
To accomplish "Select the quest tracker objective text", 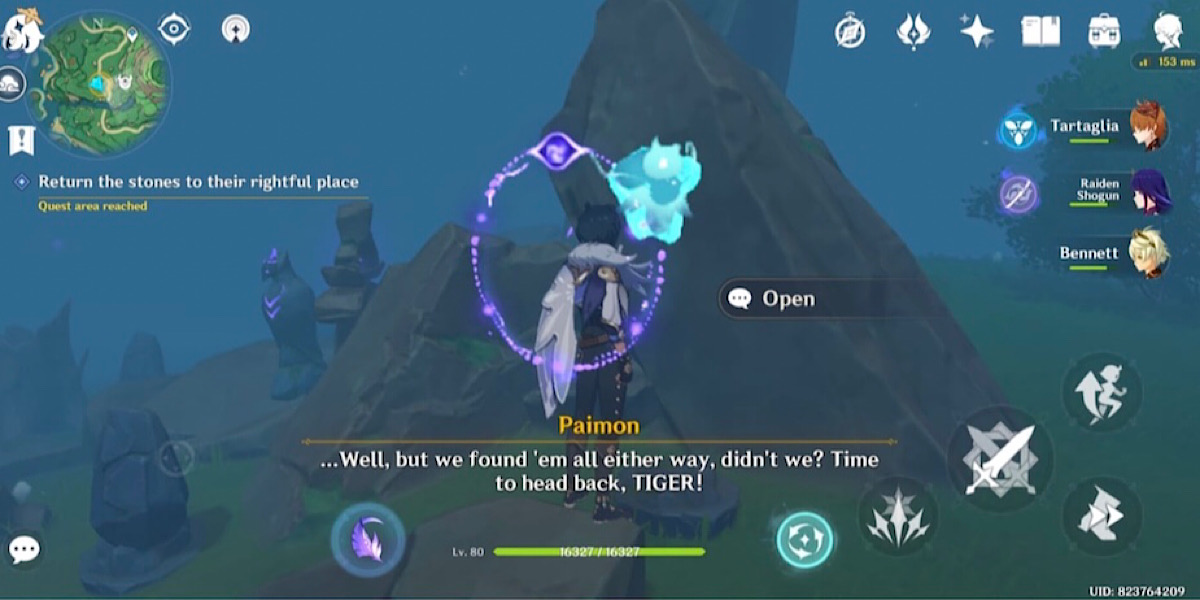I will tap(198, 182).
